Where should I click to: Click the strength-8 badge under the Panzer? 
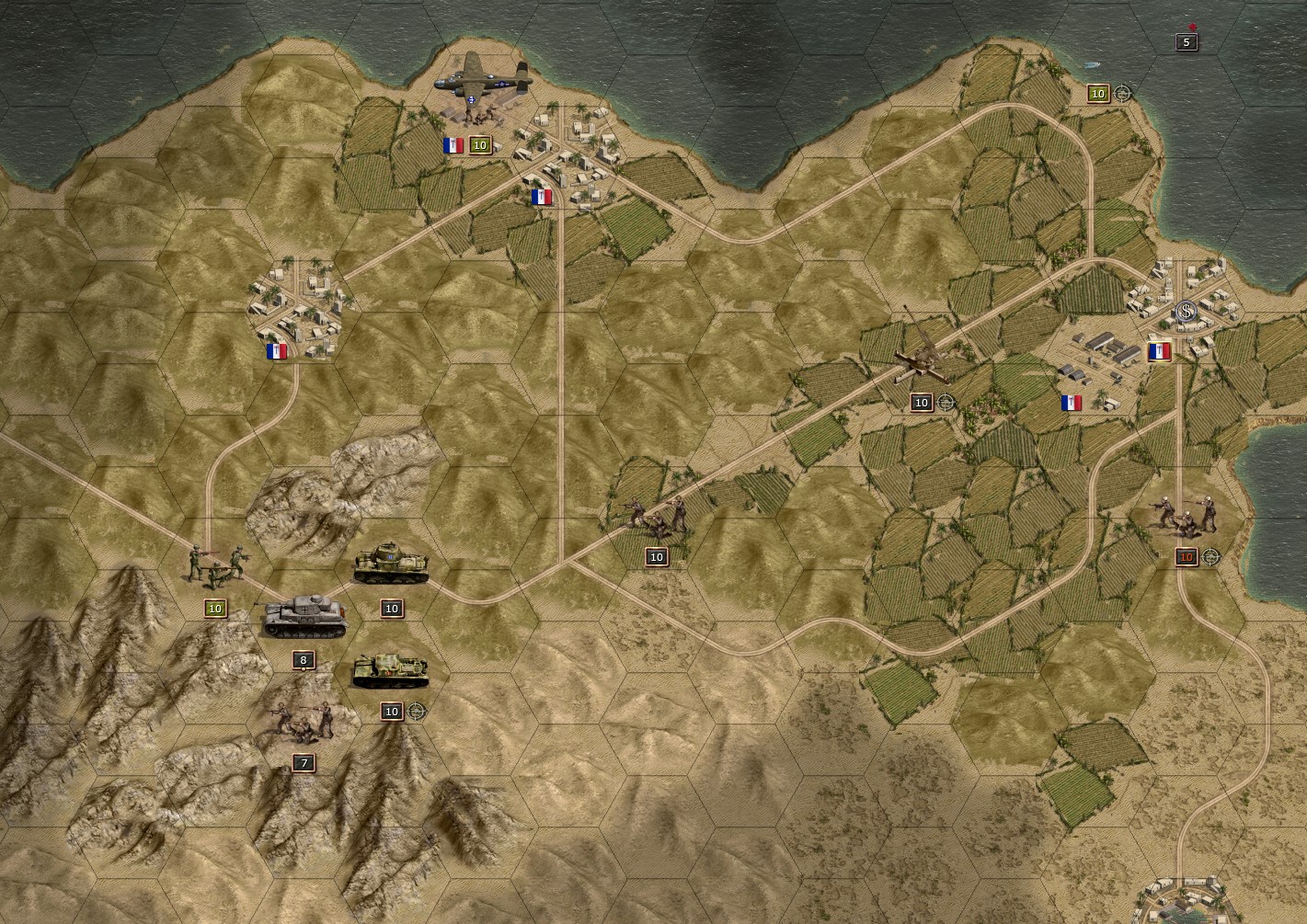tap(304, 659)
